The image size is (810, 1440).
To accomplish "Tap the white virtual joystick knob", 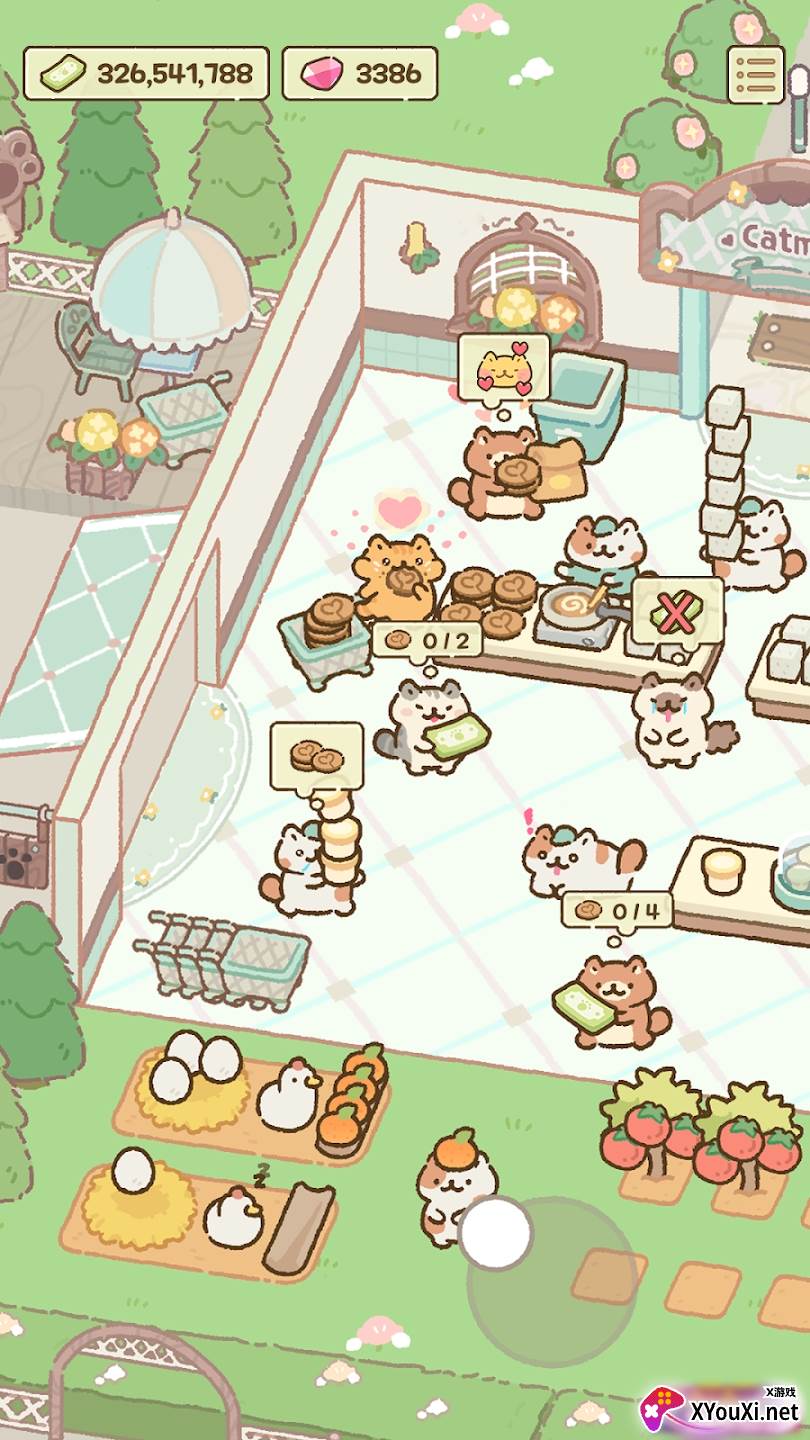I will [496, 1234].
